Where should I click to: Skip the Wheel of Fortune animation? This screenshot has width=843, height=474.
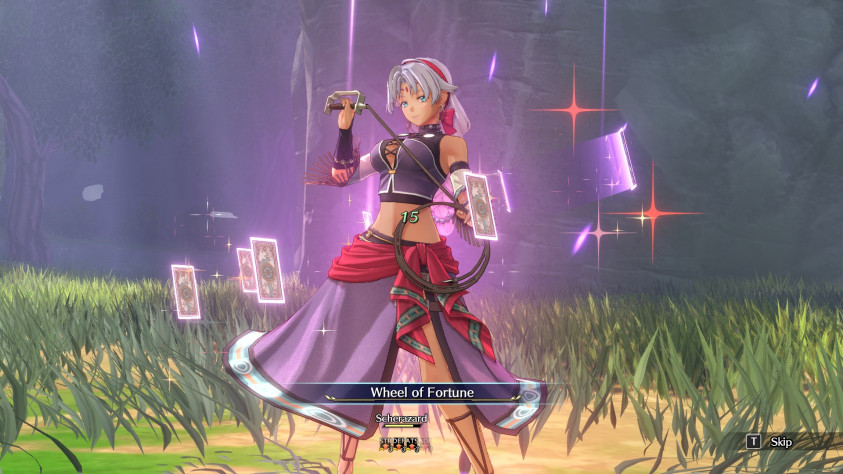coord(770,441)
